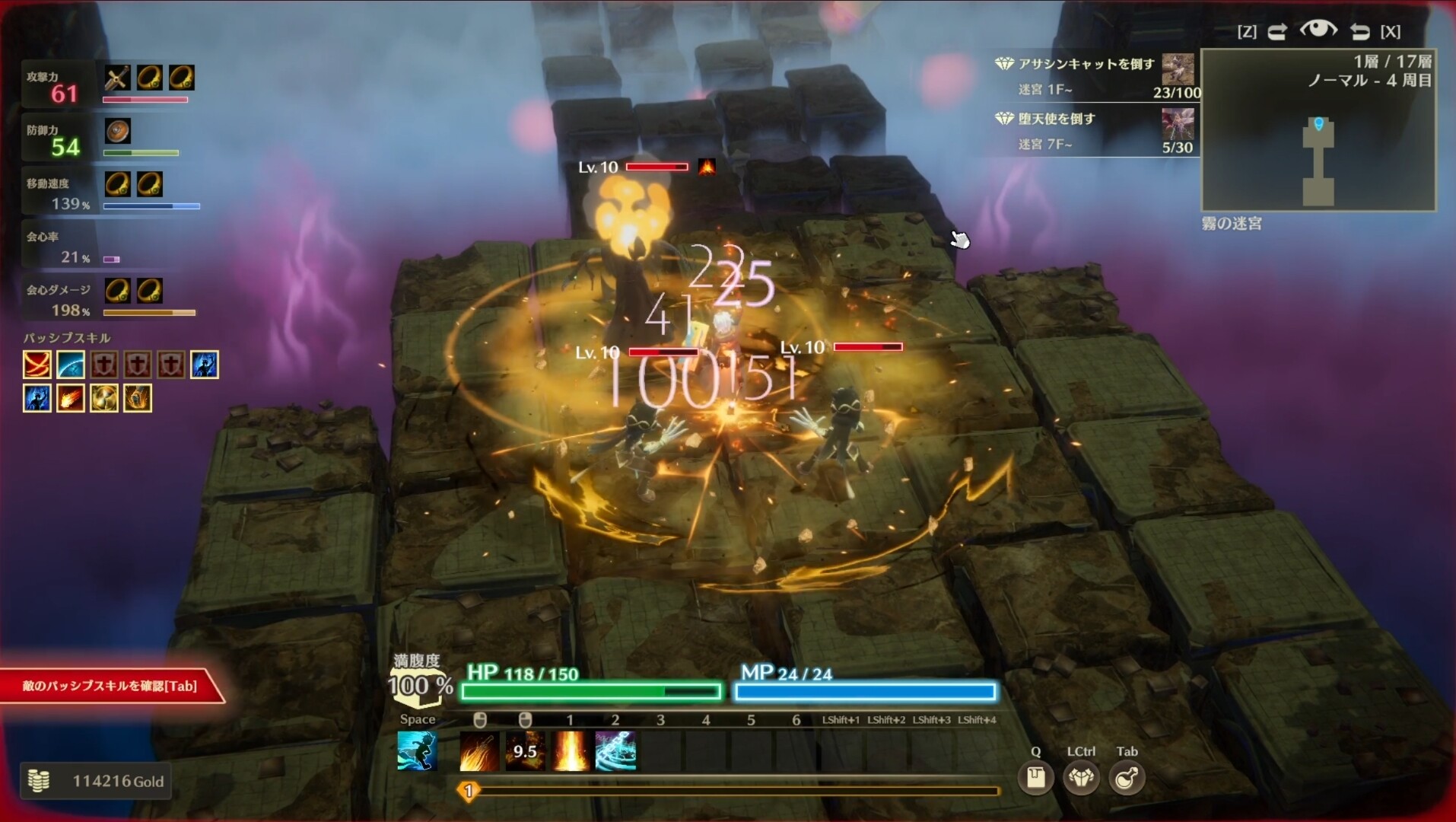Open the journal book icon button
The width and height of the screenshot is (1456, 822).
pyautogui.click(x=1035, y=778)
